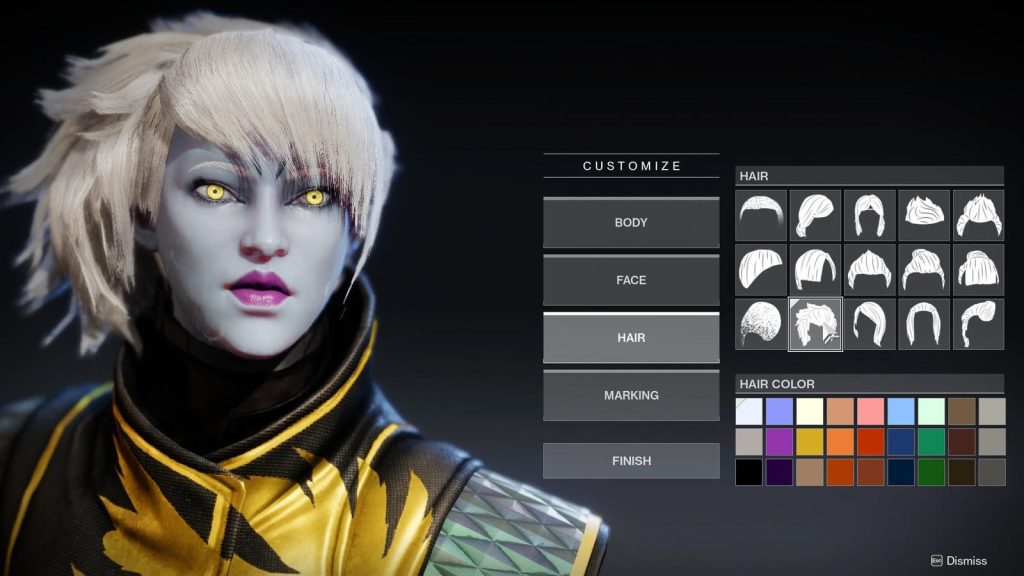Open the Face customization section
This screenshot has height=576, width=1024.
click(631, 280)
